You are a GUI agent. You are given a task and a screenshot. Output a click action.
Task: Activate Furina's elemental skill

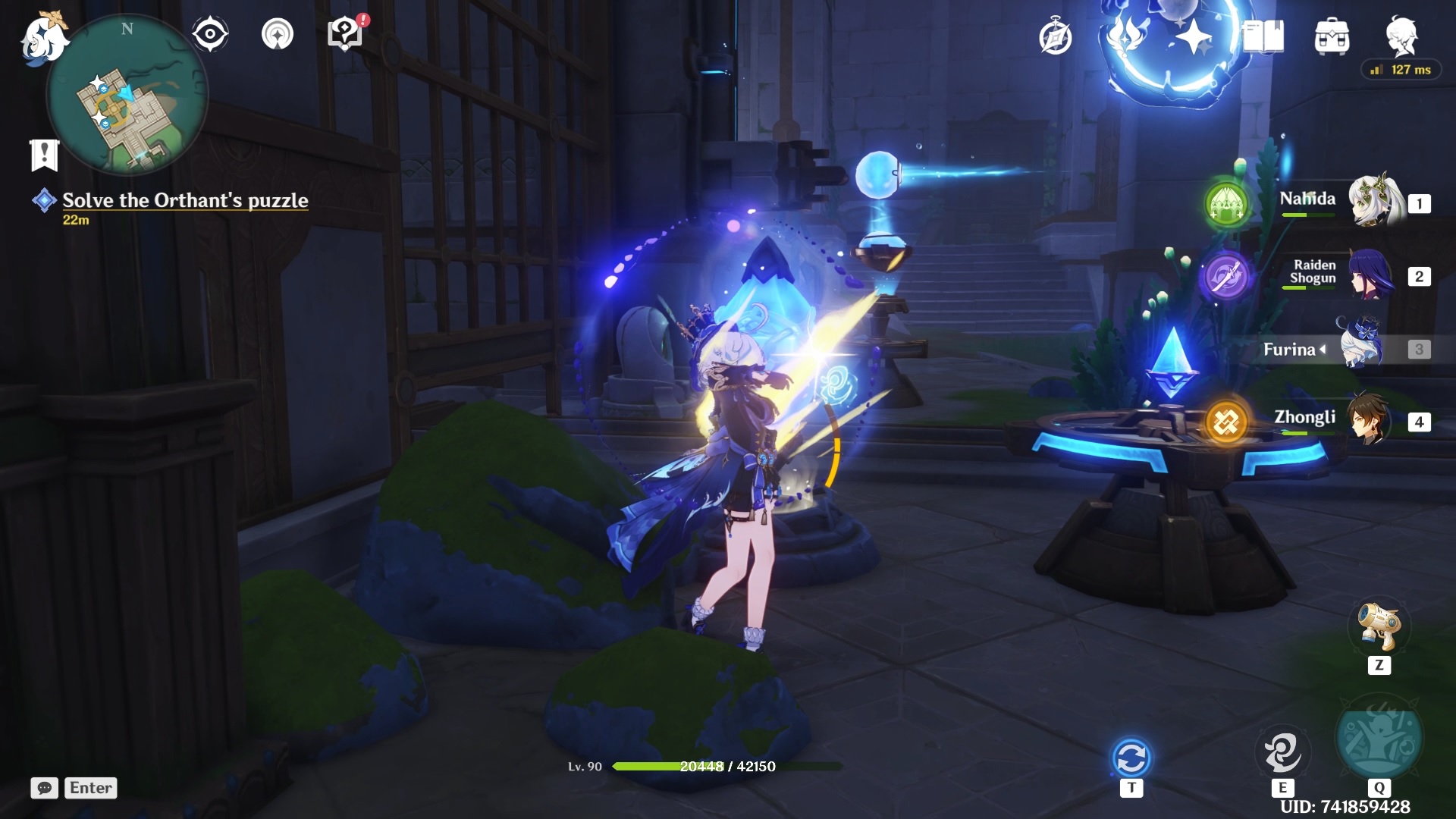tap(1282, 752)
